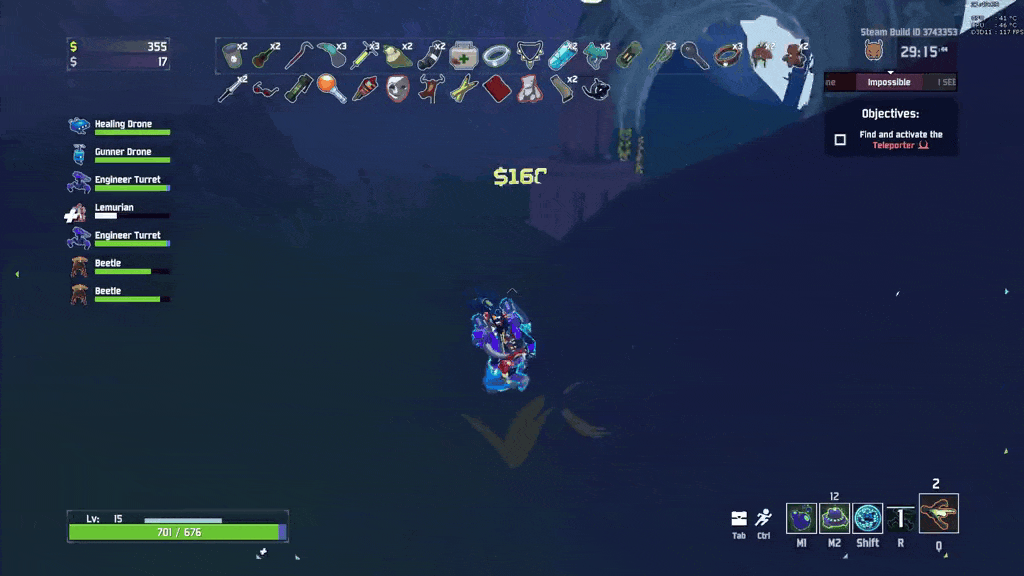Click the Medkit item icon

coord(464,54)
